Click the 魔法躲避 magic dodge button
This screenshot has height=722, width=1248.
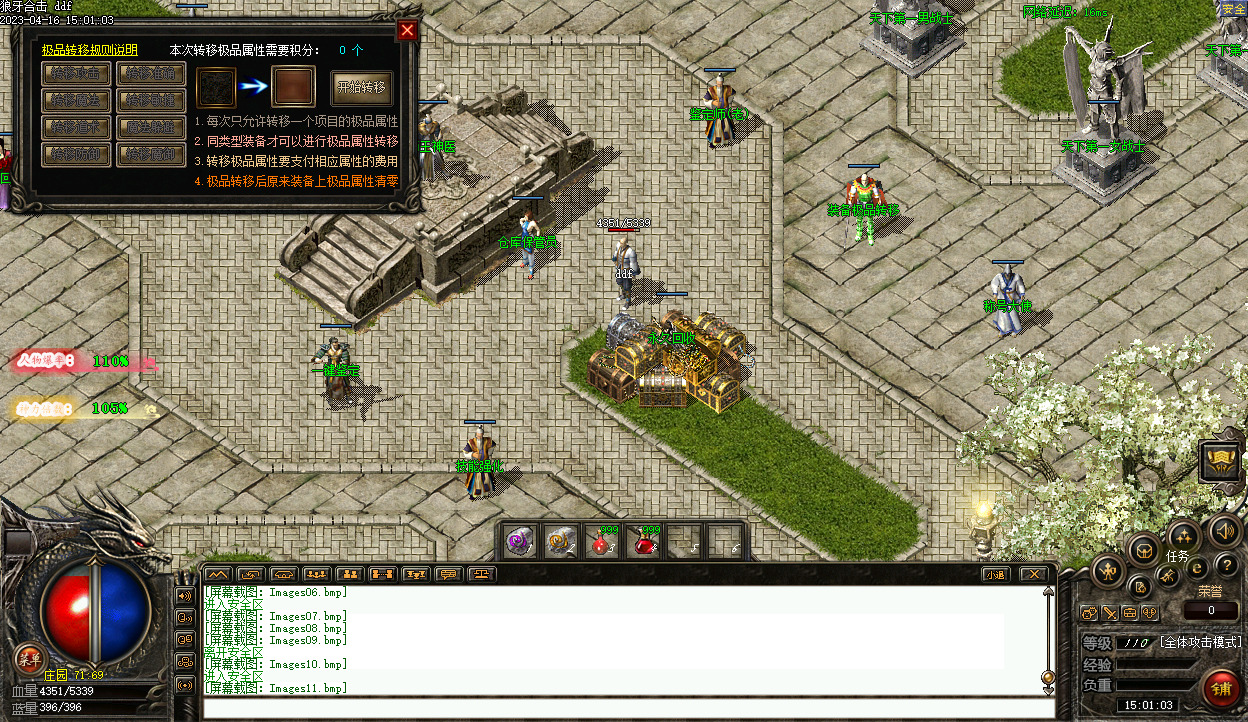coord(151,127)
